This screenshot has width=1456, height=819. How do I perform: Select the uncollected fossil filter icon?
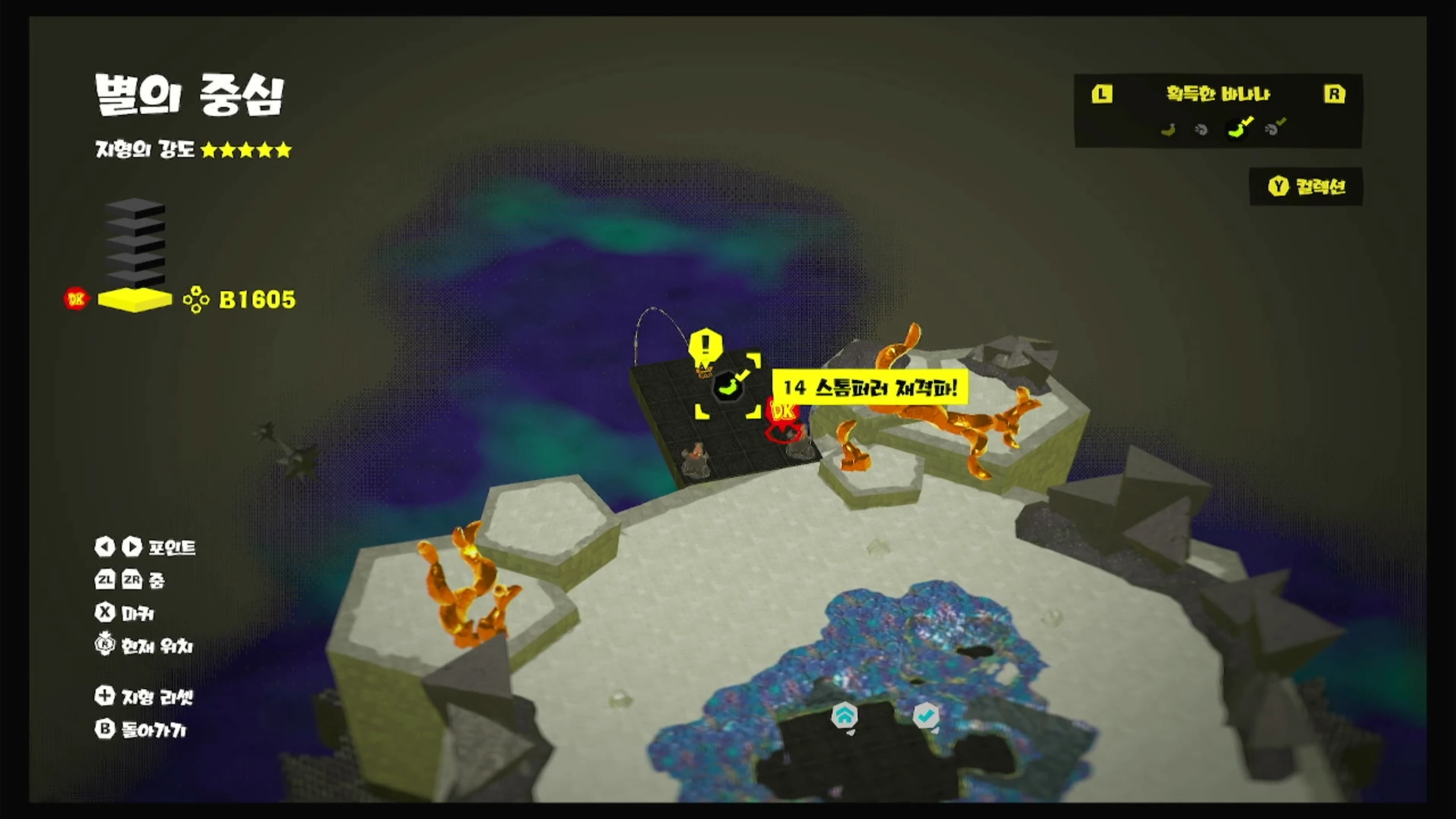[x=1201, y=130]
